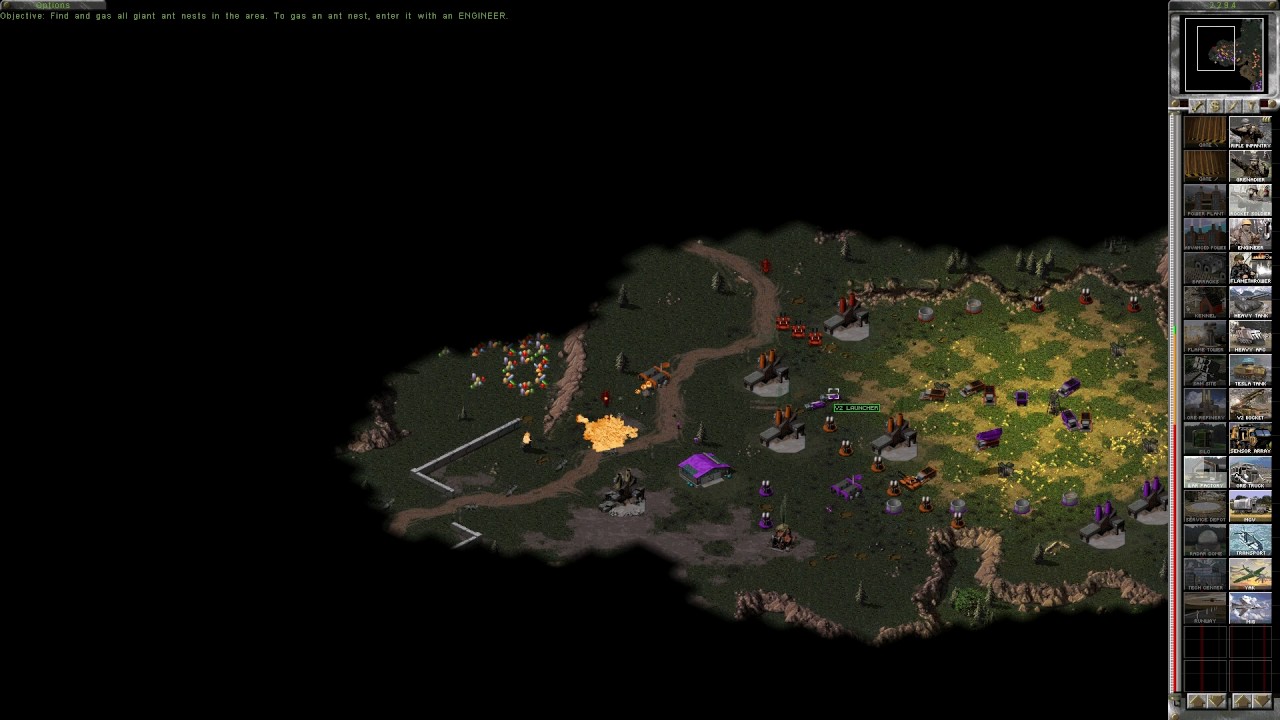Click the radar minimap
This screenshot has height=720, width=1280.
pos(1224,54)
